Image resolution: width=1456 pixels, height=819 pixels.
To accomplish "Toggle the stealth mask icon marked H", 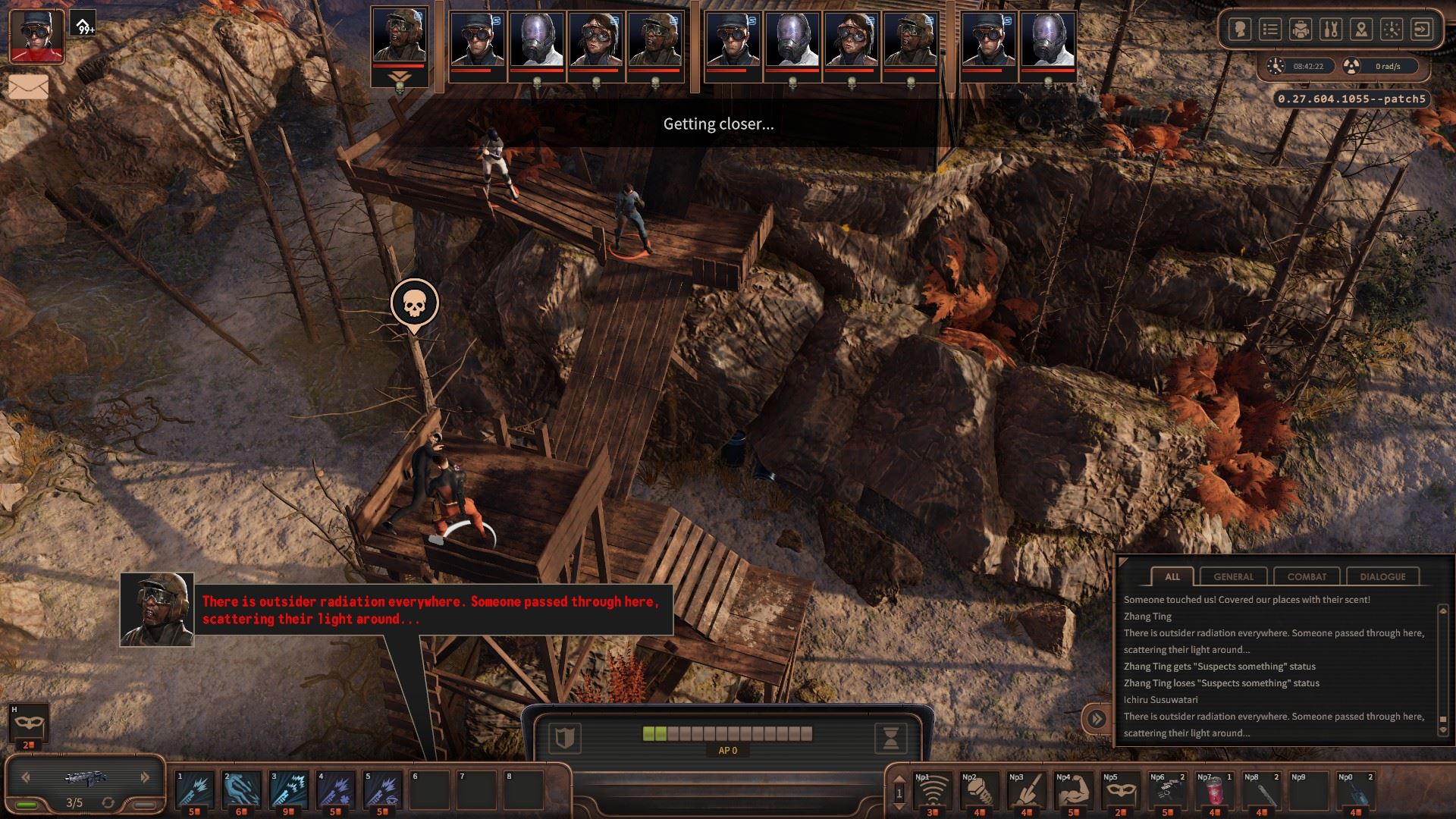I will 29,724.
